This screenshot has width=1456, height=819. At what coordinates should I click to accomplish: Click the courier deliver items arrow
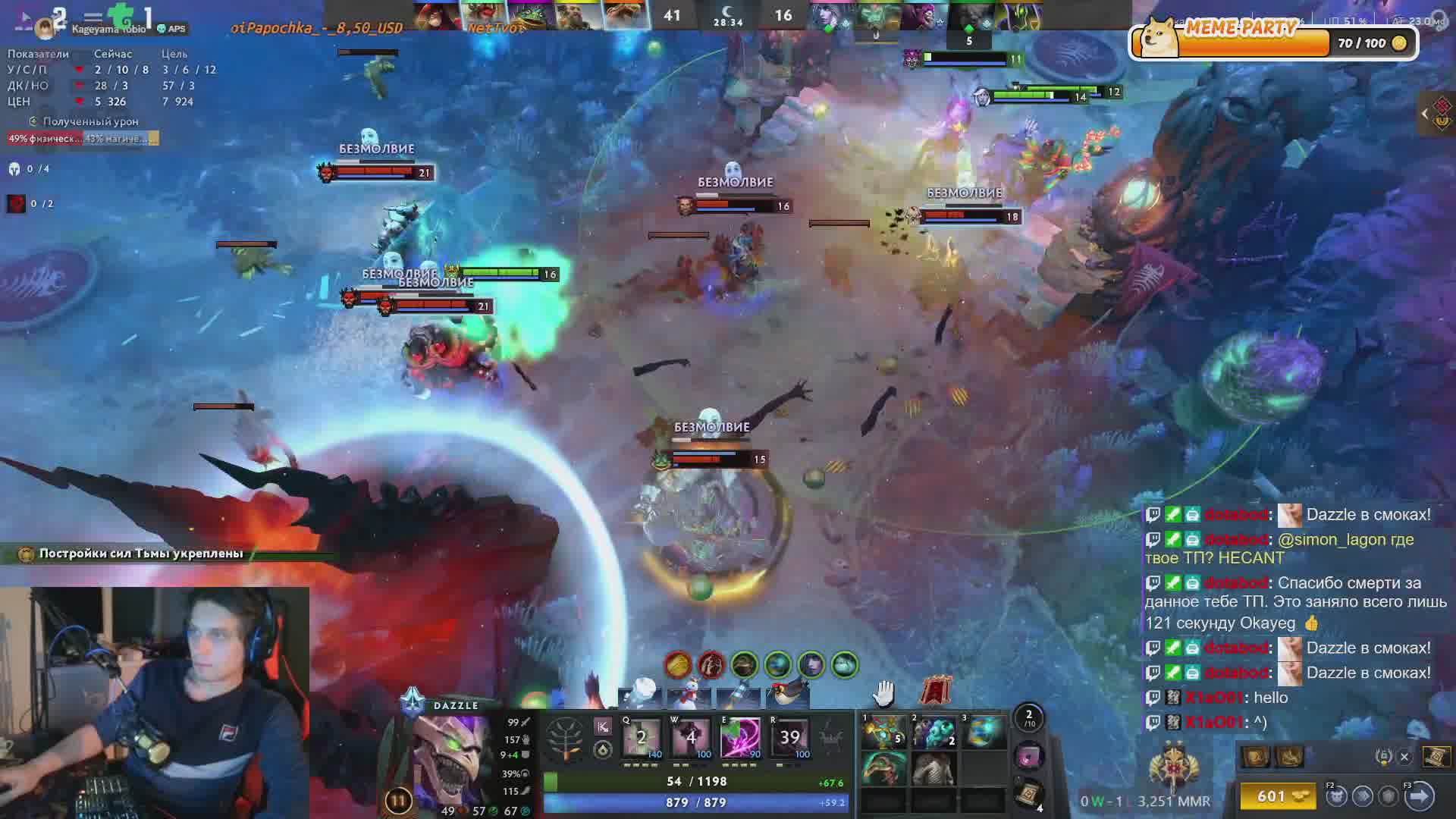1419,796
